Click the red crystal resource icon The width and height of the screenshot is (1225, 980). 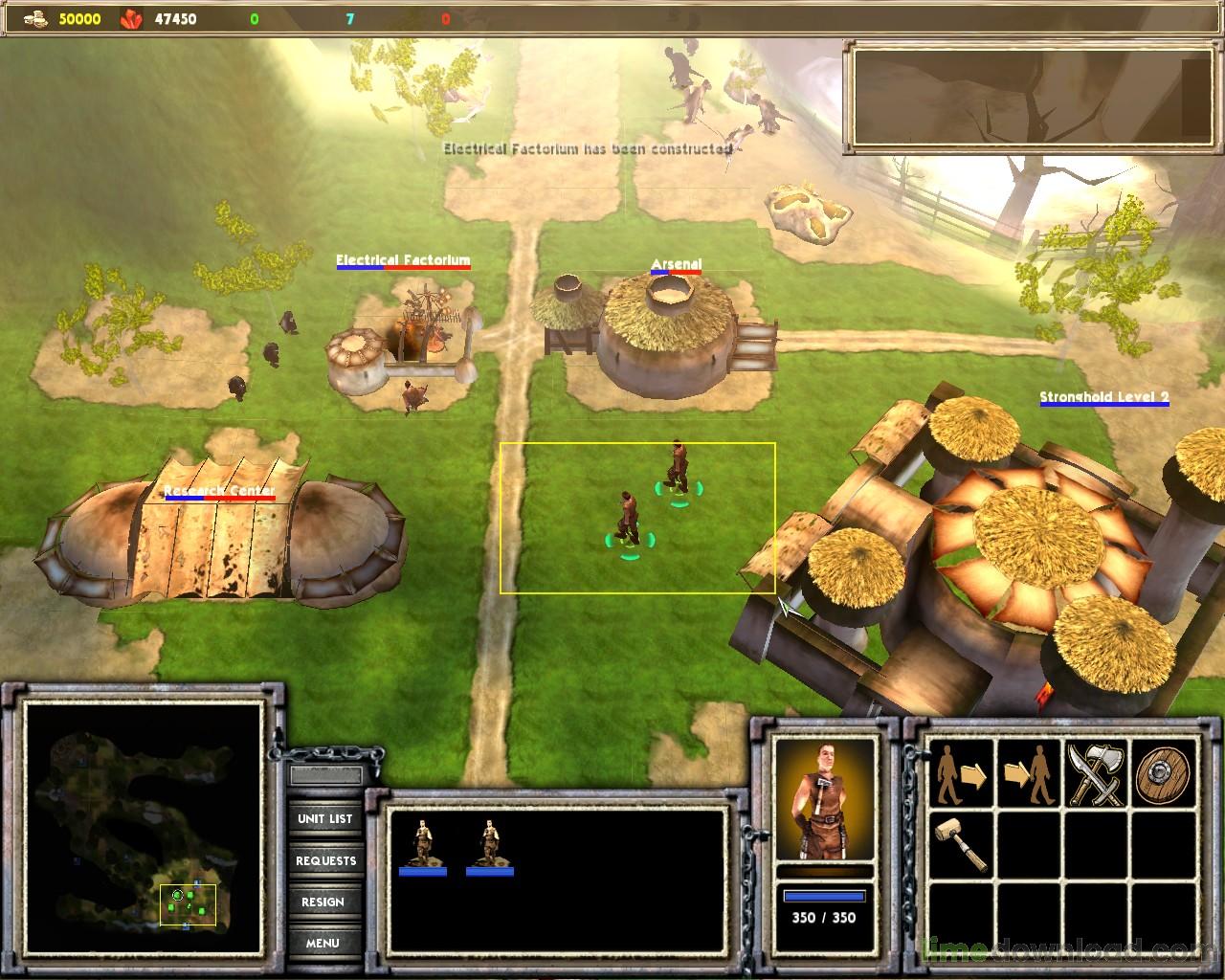(129, 16)
